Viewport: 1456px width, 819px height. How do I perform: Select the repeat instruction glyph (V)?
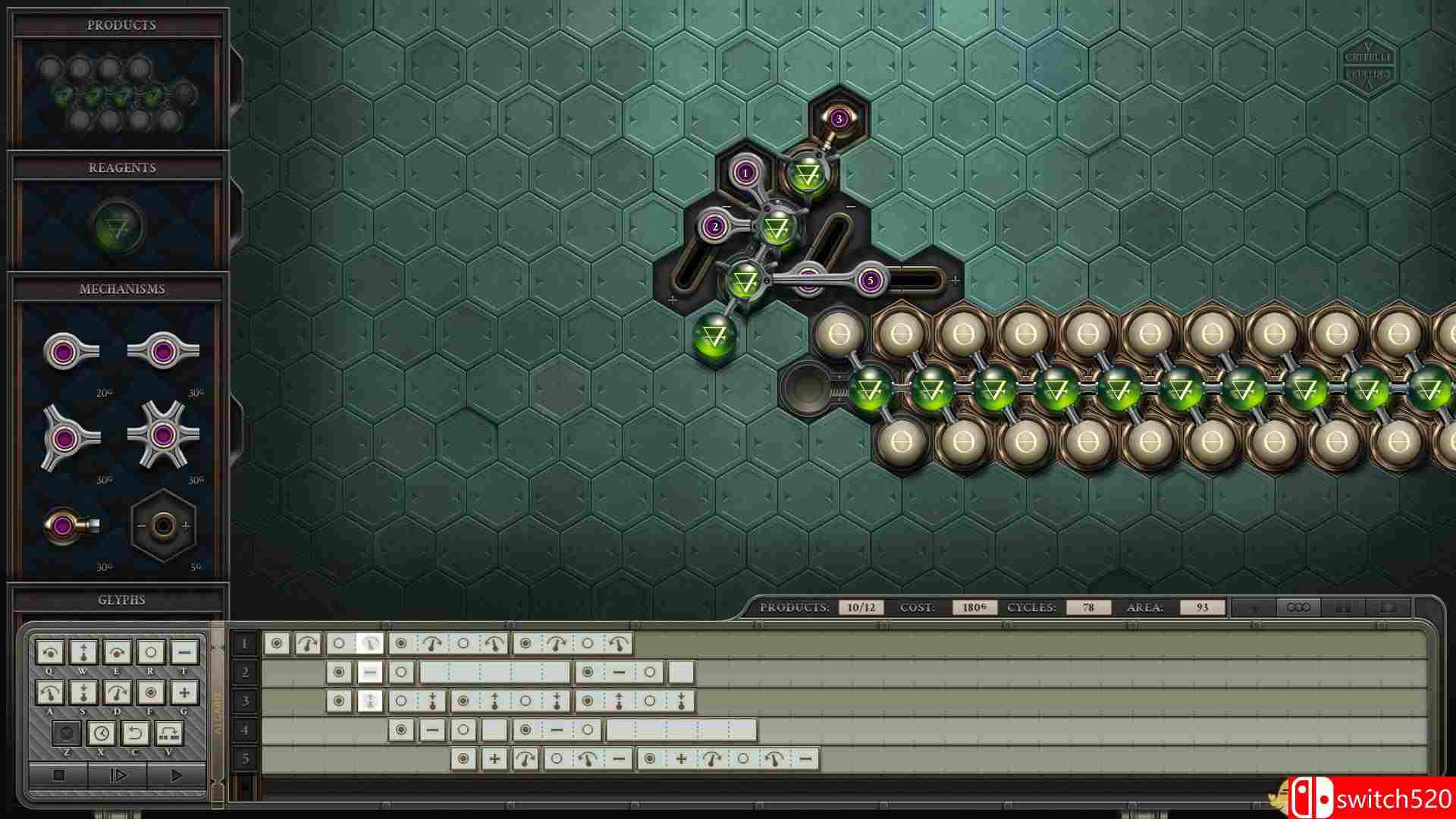click(168, 733)
